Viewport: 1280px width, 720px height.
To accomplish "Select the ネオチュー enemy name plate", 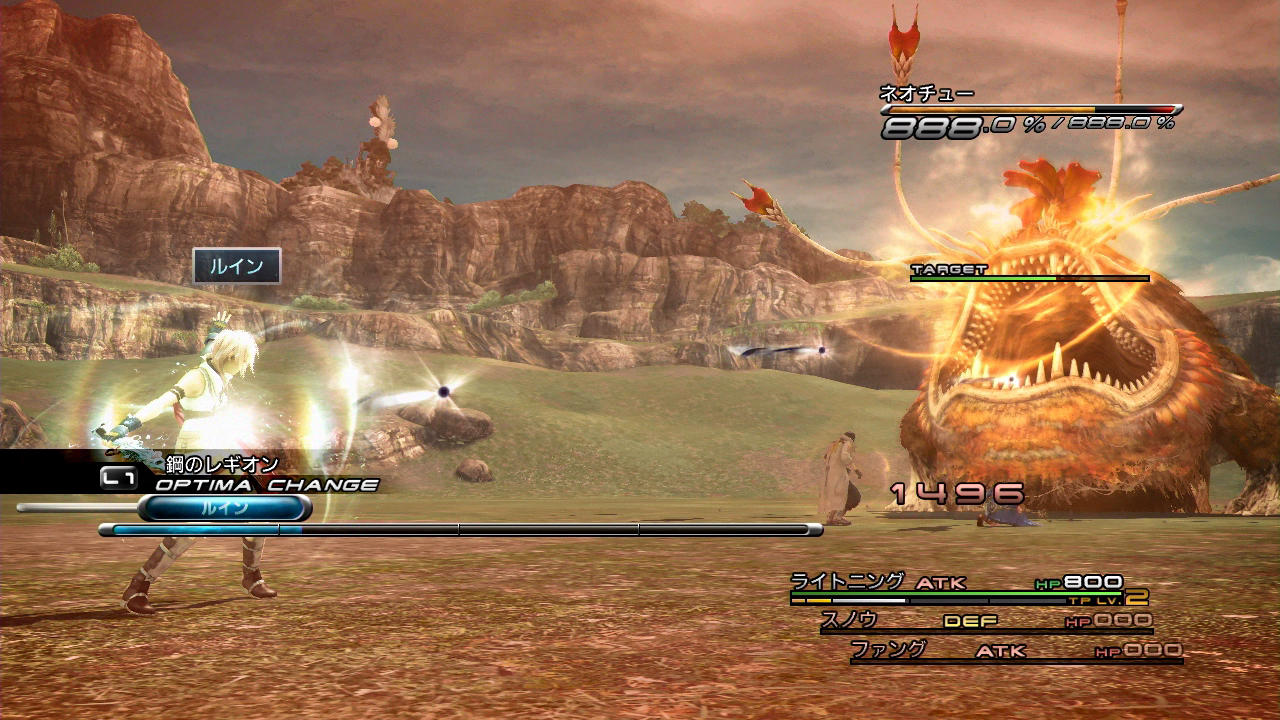I will [x=927, y=94].
